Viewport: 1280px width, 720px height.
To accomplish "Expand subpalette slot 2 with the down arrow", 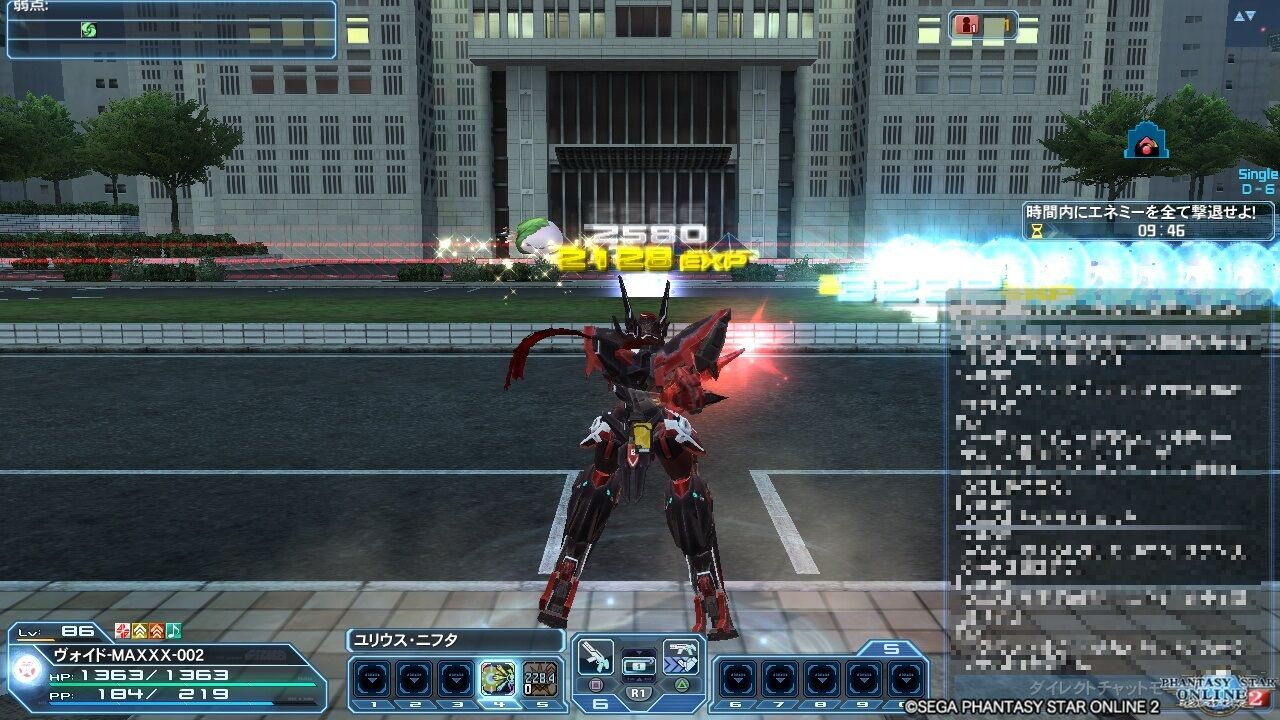I will 414,681.
